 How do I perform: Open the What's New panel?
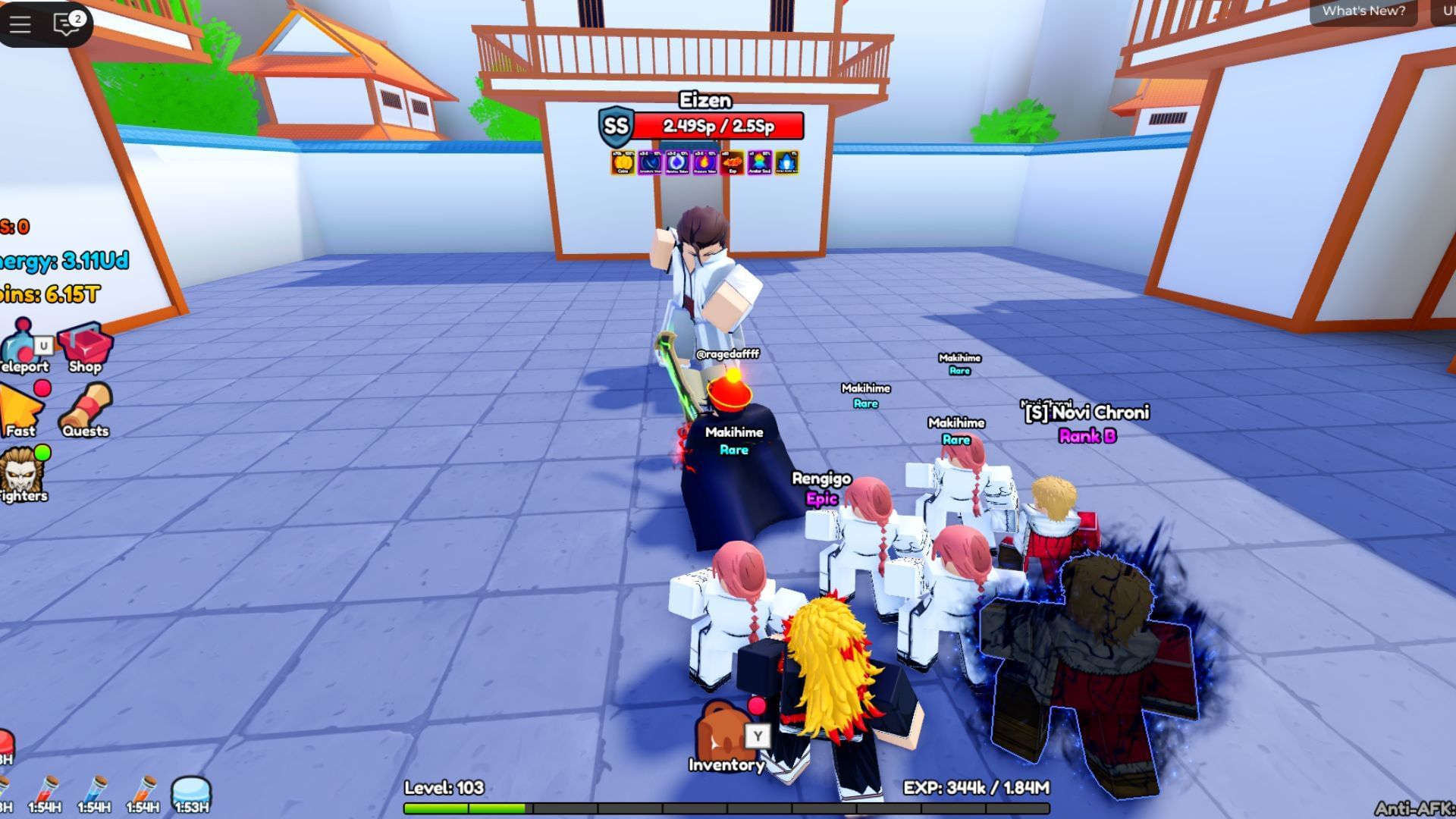point(1363,11)
